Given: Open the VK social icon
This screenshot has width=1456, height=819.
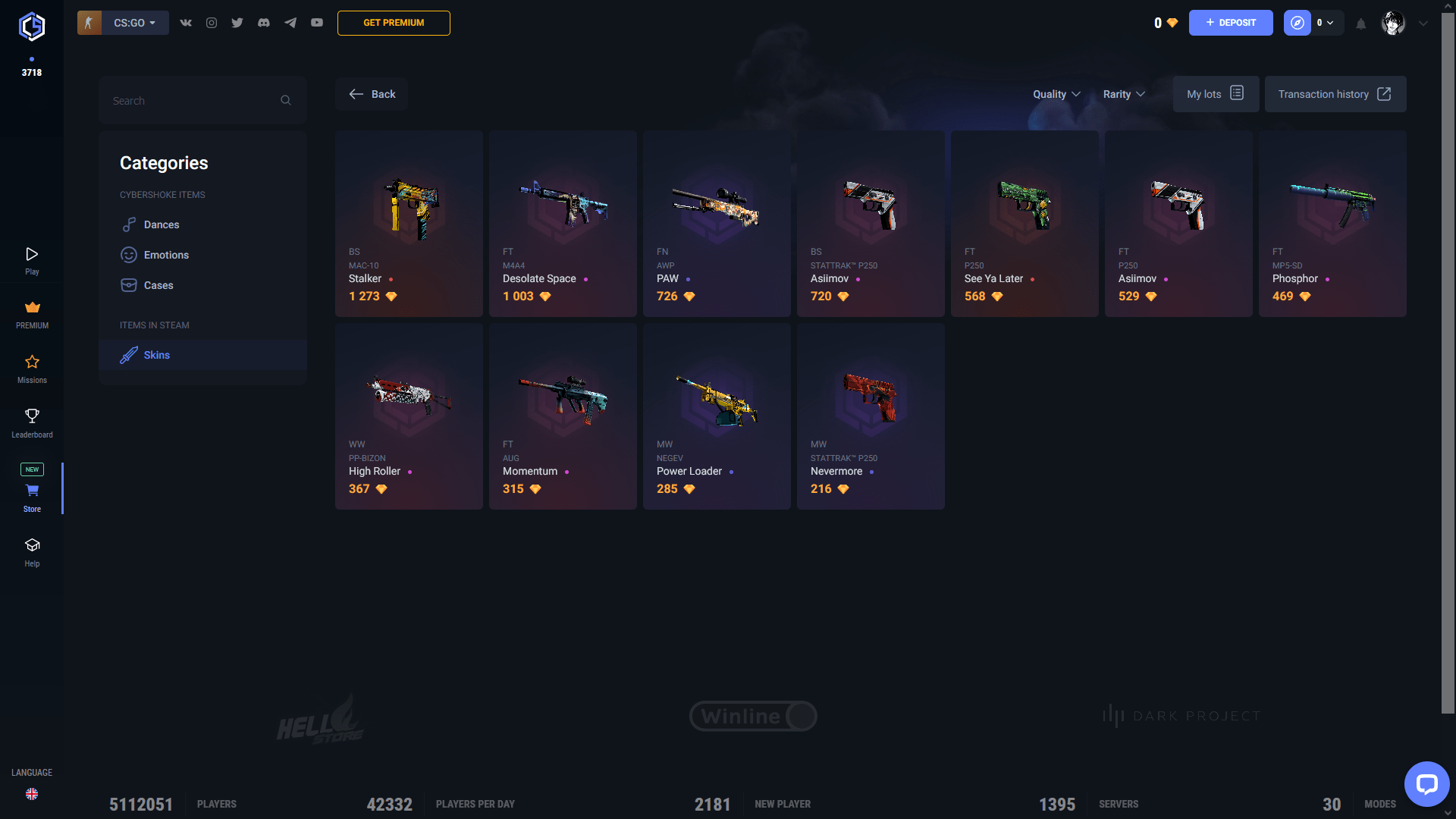Looking at the screenshot, I should [185, 23].
